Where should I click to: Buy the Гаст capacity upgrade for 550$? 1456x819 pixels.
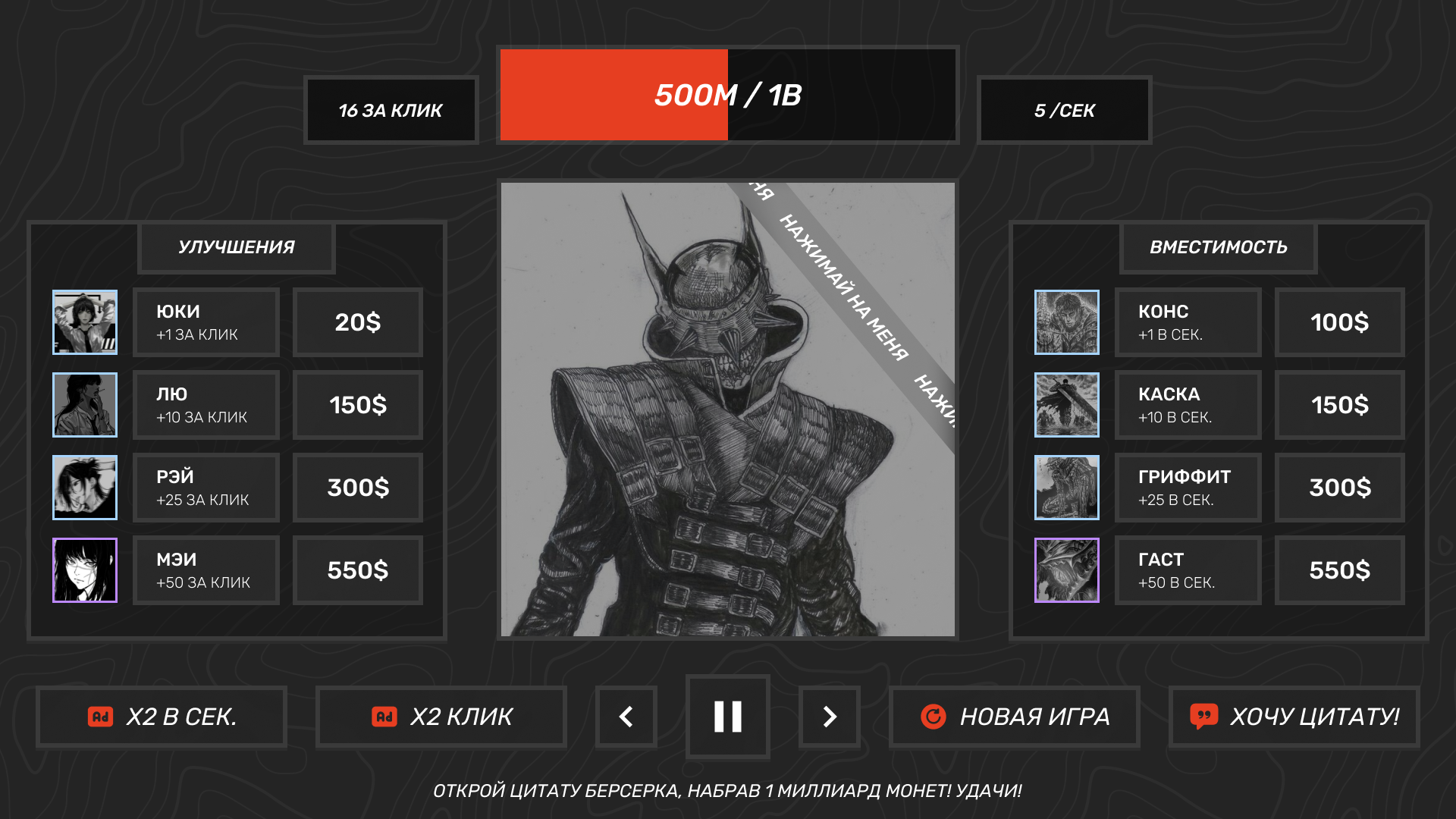point(1339,570)
